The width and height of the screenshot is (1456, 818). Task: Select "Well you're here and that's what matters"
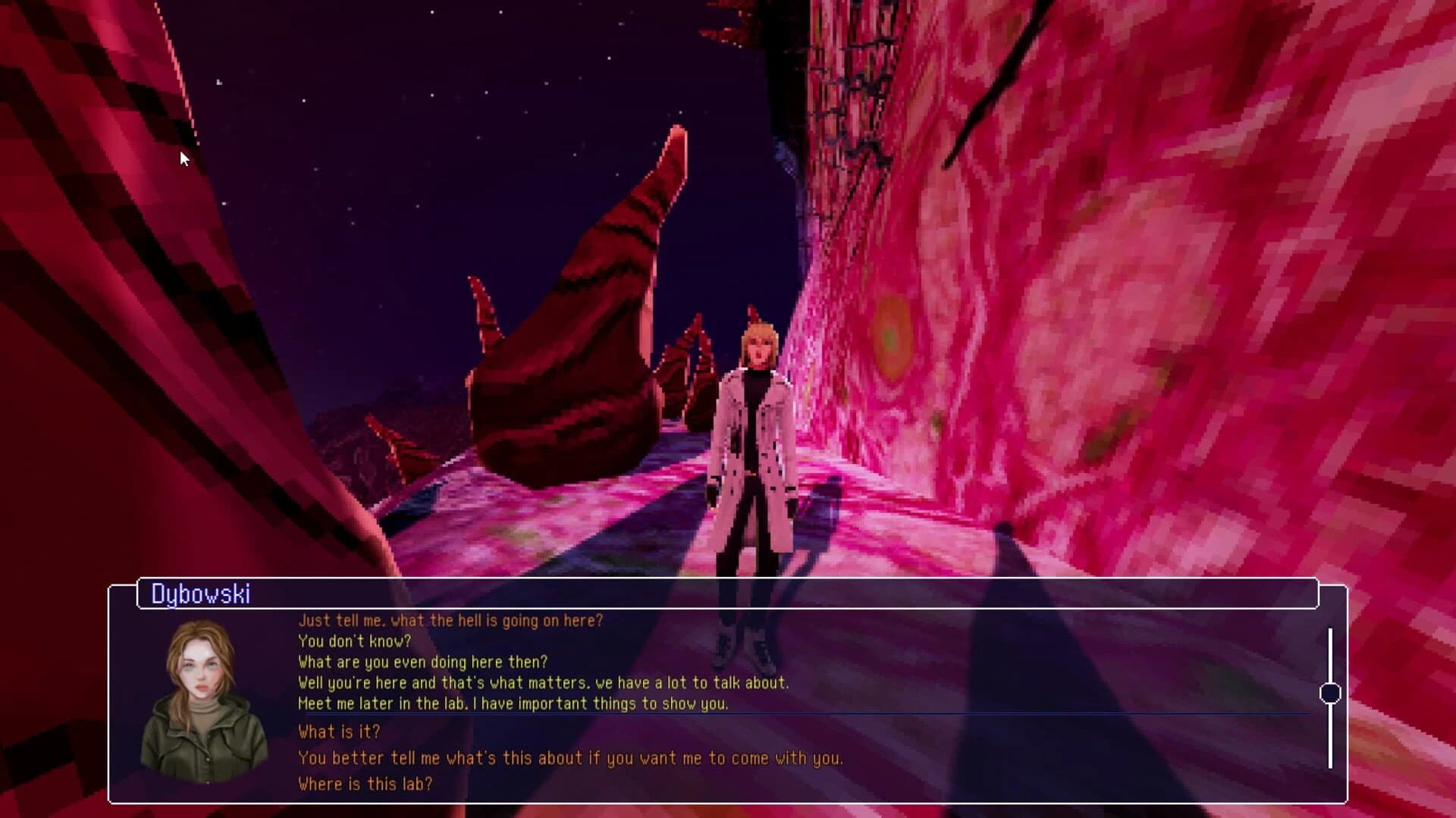543,682
